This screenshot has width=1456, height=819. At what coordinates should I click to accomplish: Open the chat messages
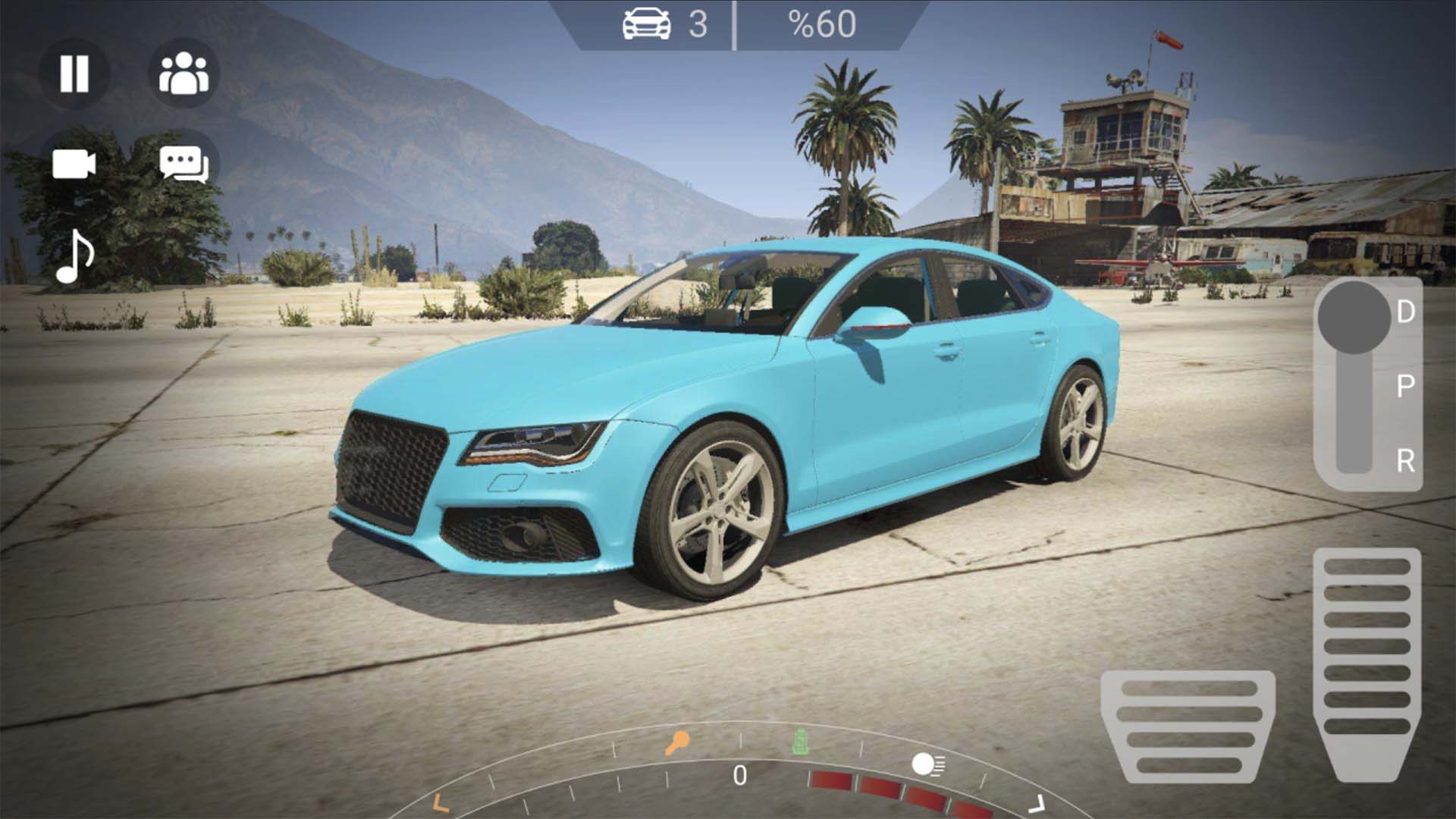[184, 164]
